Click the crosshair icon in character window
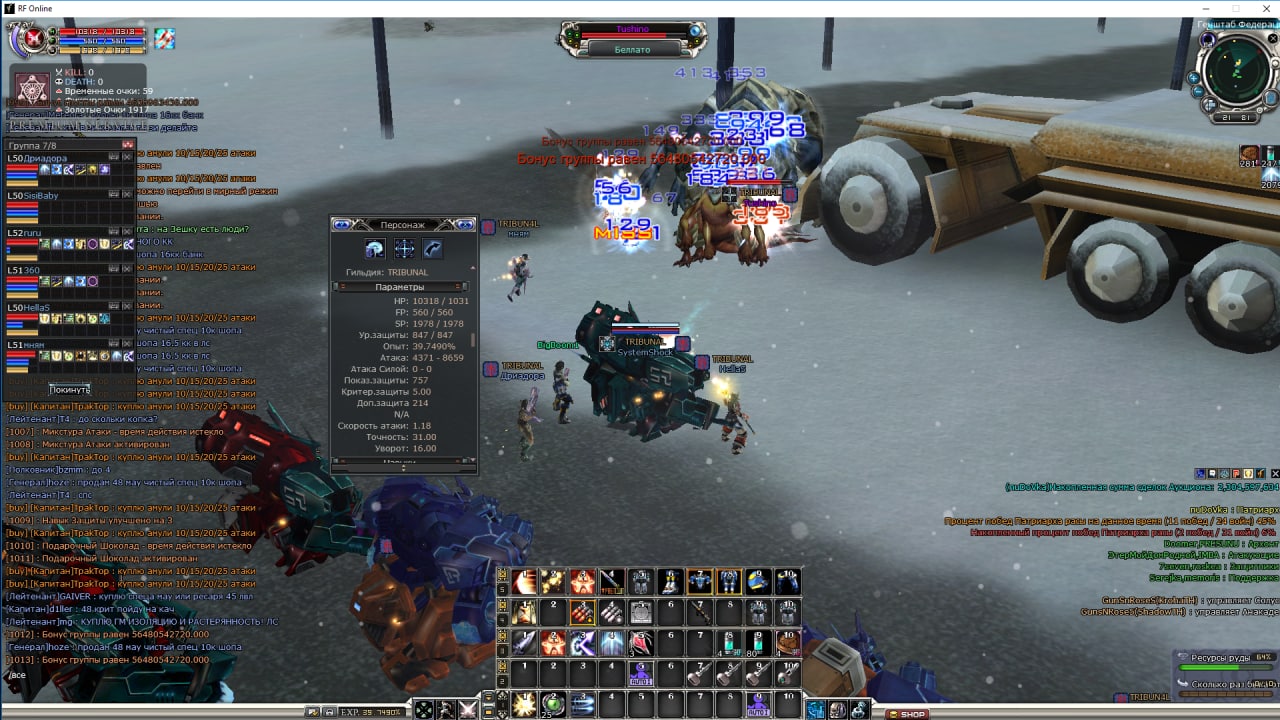Screen dimensions: 1280x720 click(404, 249)
